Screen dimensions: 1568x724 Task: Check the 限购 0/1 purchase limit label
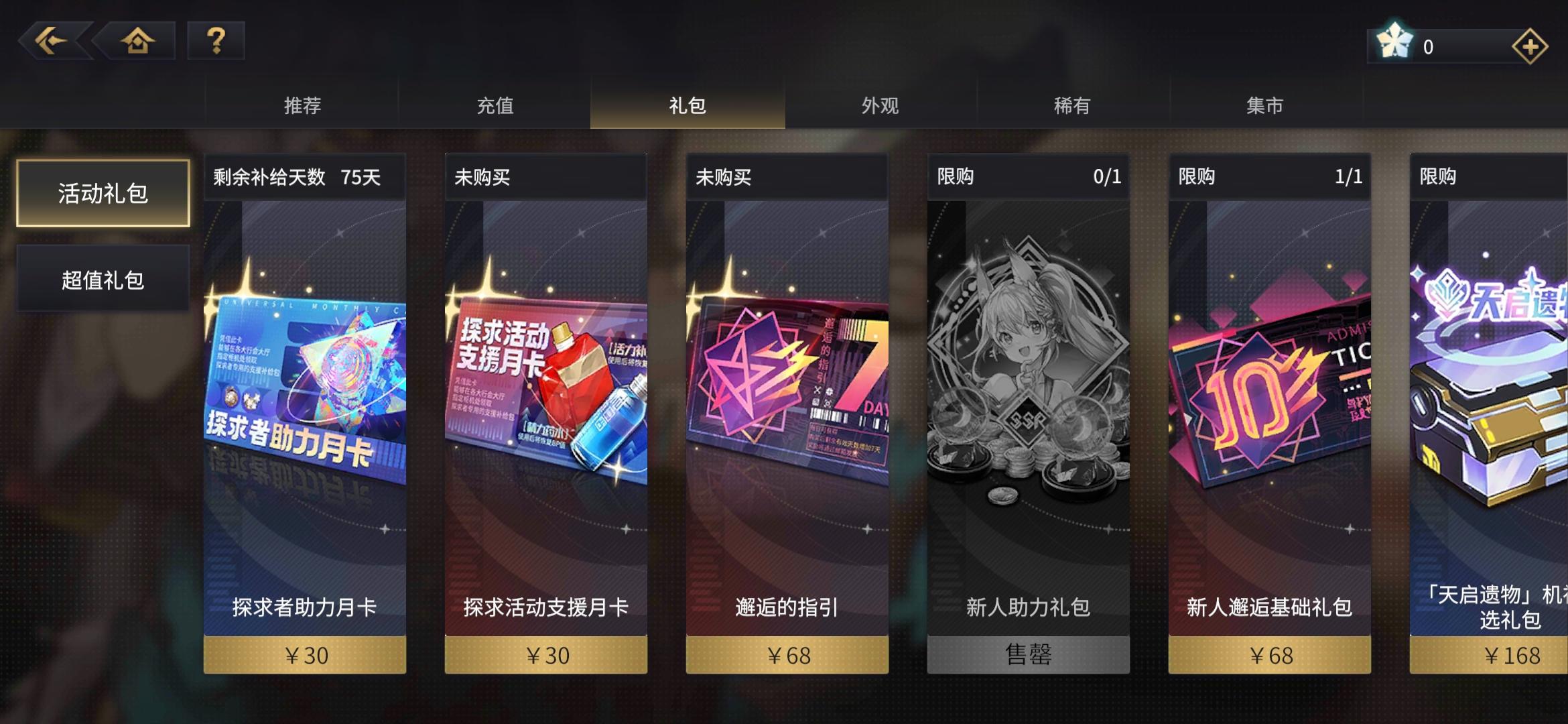(x=1027, y=176)
